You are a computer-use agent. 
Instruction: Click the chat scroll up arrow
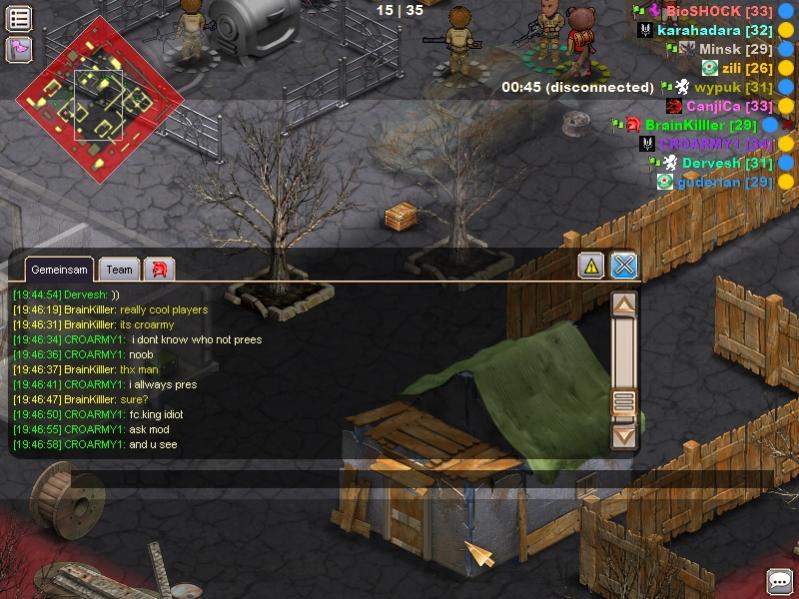point(624,304)
